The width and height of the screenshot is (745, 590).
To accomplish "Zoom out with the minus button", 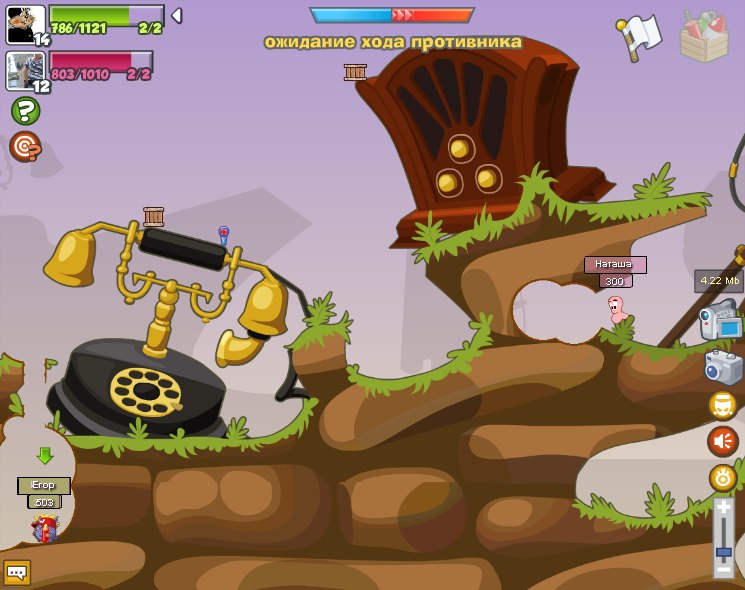I will pos(723,571).
